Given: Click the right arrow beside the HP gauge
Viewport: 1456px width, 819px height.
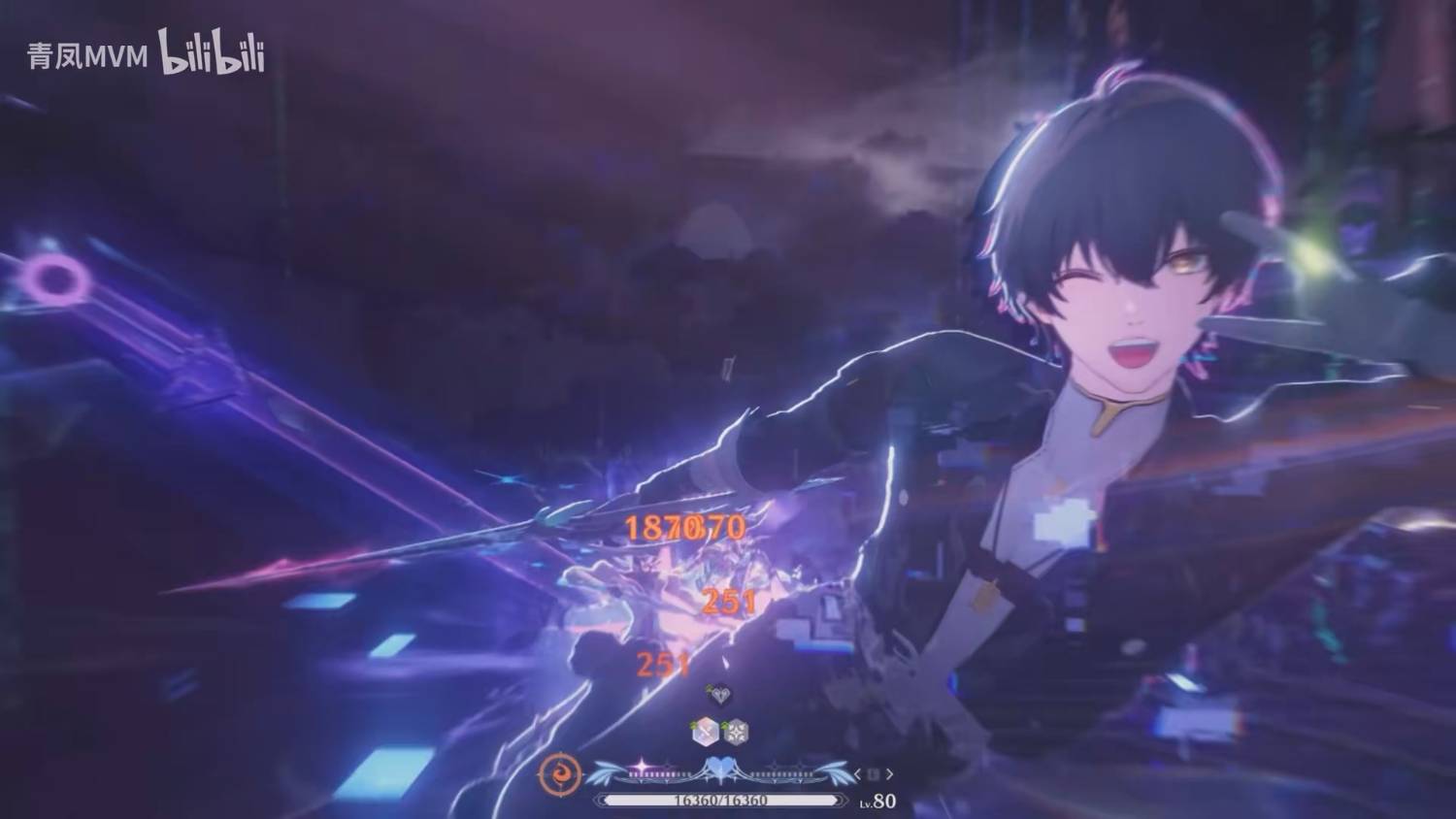Looking at the screenshot, I should pos(889,774).
